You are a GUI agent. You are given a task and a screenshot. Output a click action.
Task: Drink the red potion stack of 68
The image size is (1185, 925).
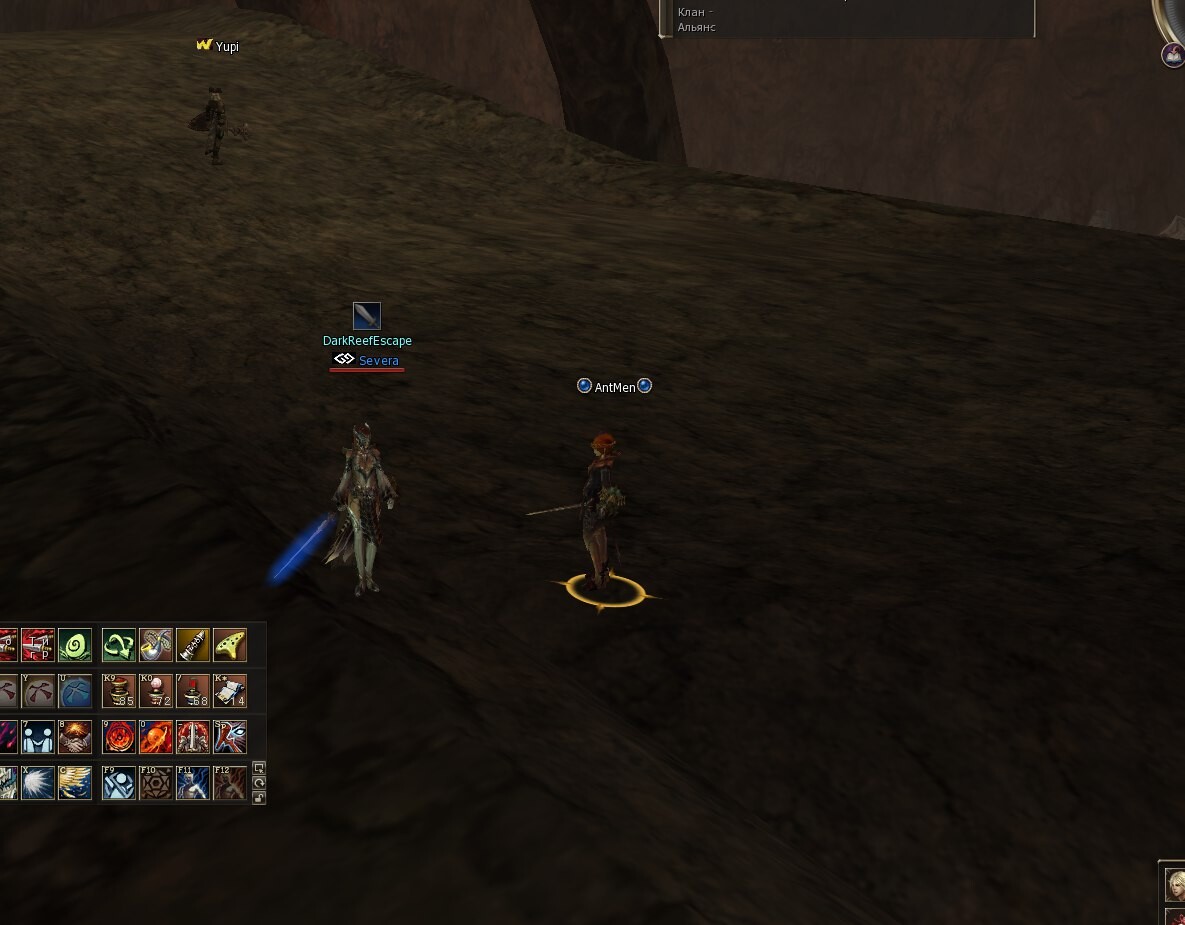point(193,691)
